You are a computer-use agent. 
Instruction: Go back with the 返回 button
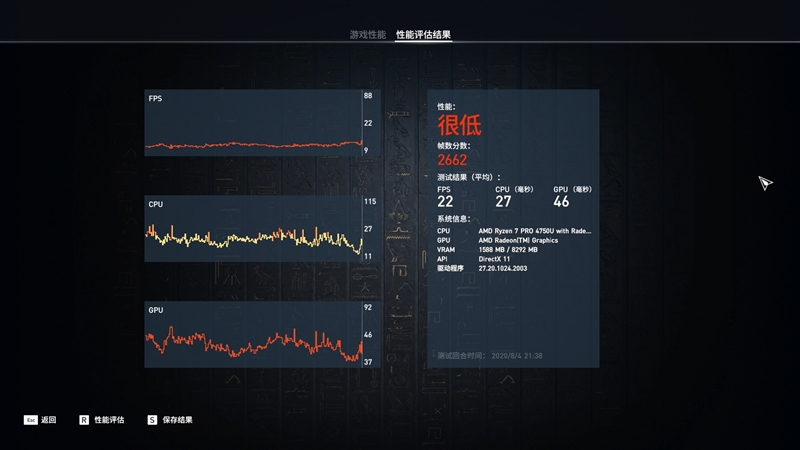tap(41, 420)
